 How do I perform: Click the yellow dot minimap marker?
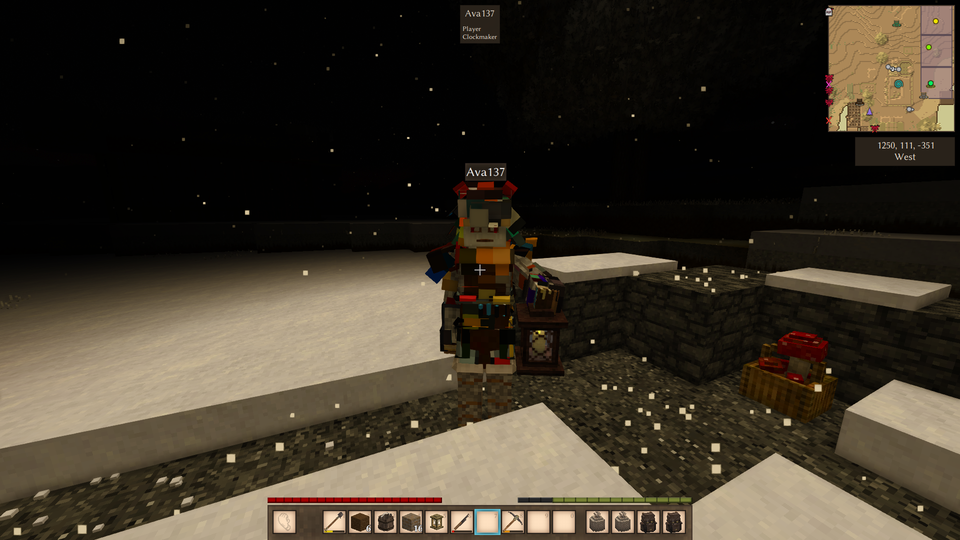937,21
